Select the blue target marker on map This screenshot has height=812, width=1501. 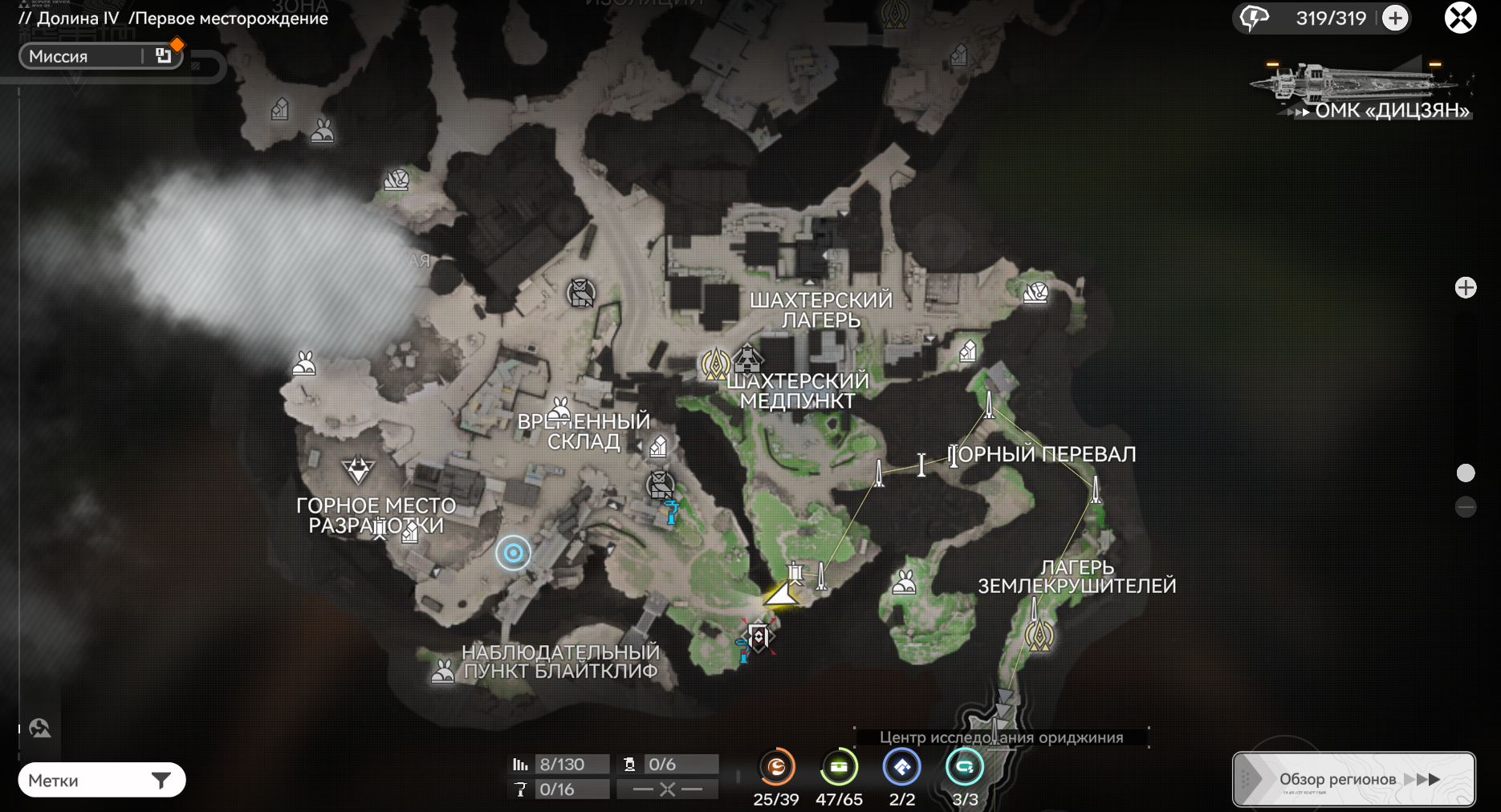[513, 553]
